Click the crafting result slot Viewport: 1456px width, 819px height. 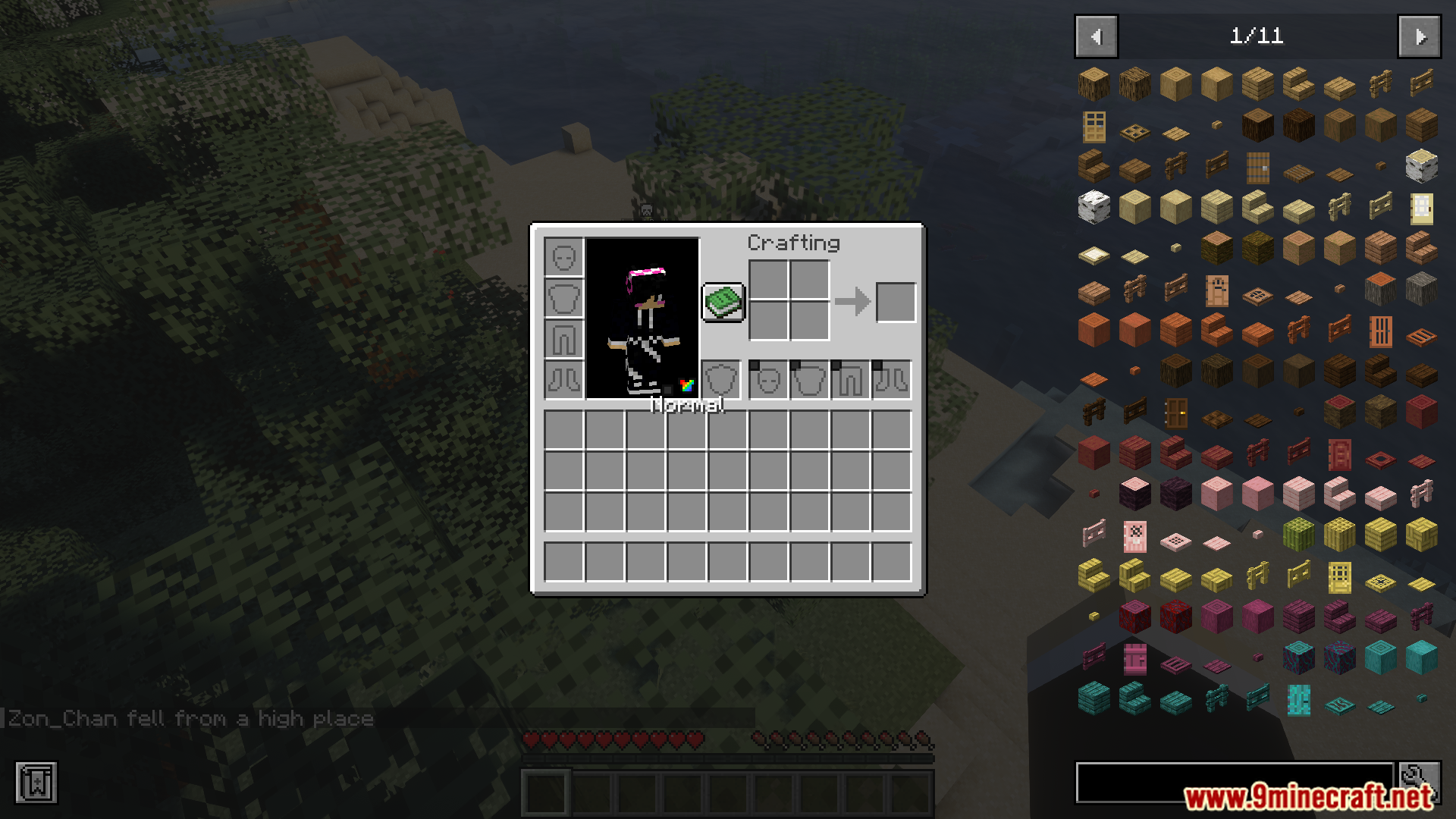(x=896, y=302)
